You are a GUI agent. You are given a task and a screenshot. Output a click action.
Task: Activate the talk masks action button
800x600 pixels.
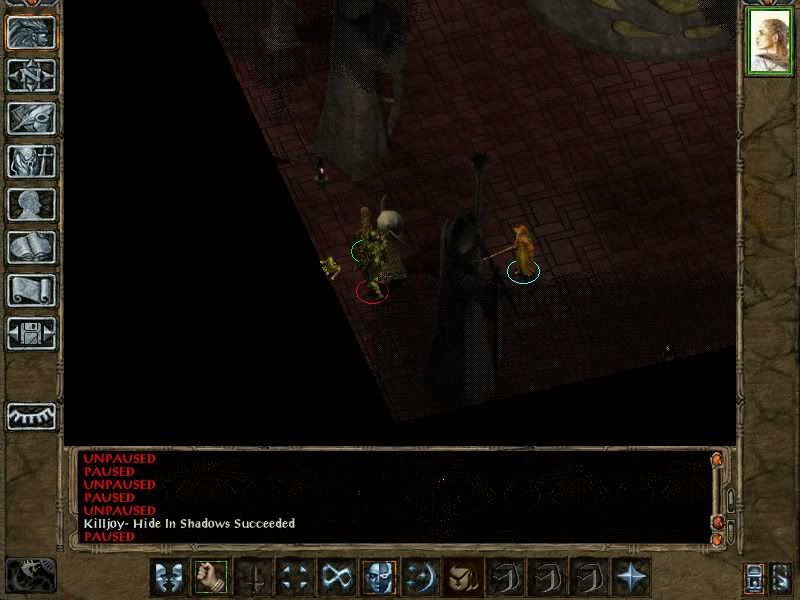(x=168, y=576)
